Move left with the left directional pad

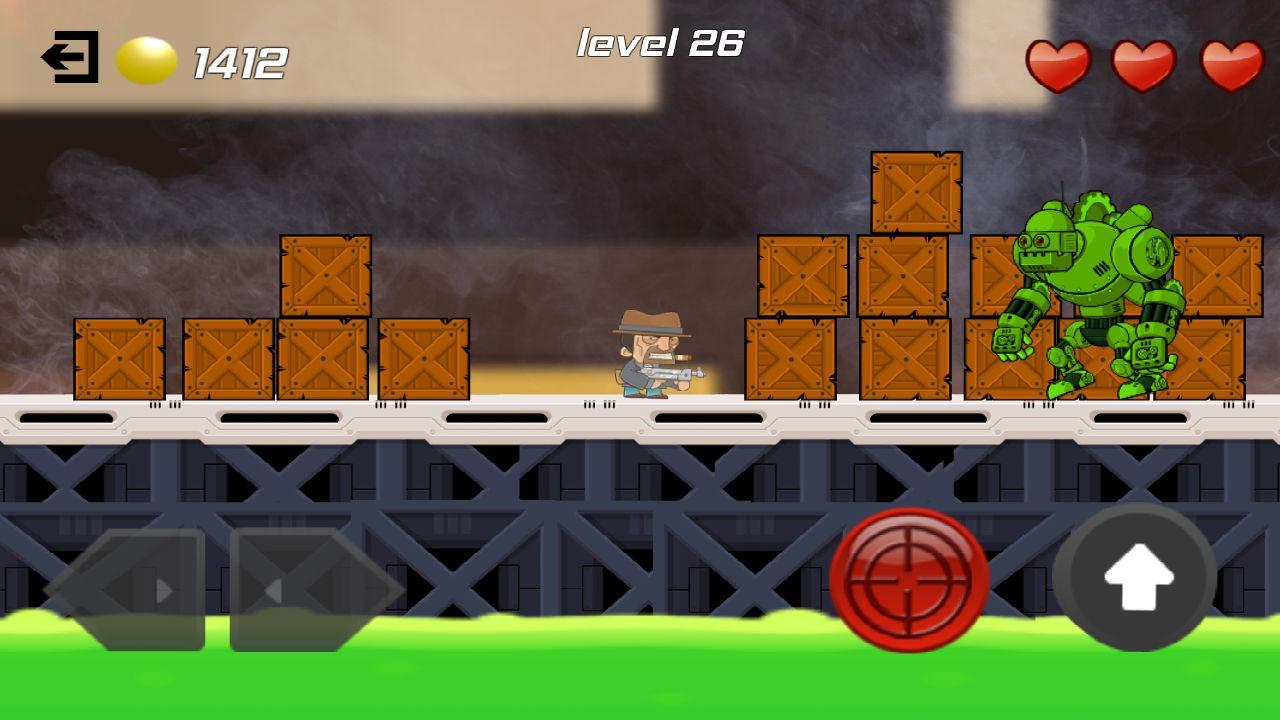127,590
